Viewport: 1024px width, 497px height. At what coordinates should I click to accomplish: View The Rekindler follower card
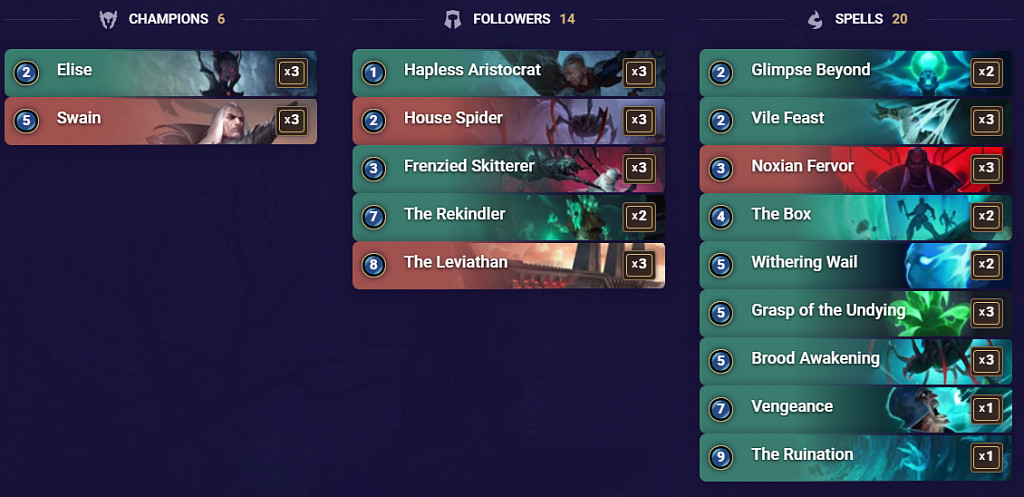tap(508, 216)
